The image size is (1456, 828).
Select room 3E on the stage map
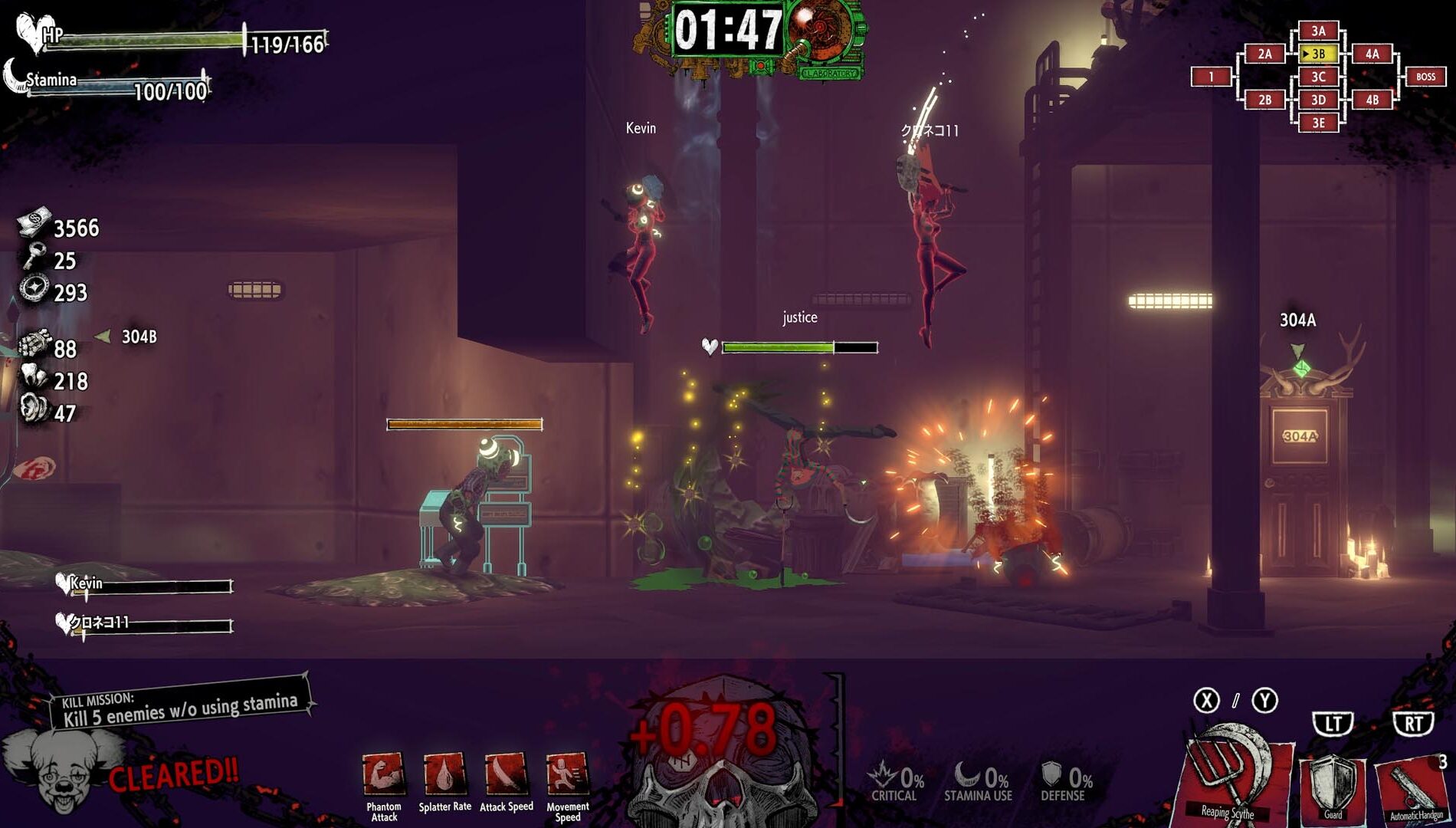(x=1318, y=123)
